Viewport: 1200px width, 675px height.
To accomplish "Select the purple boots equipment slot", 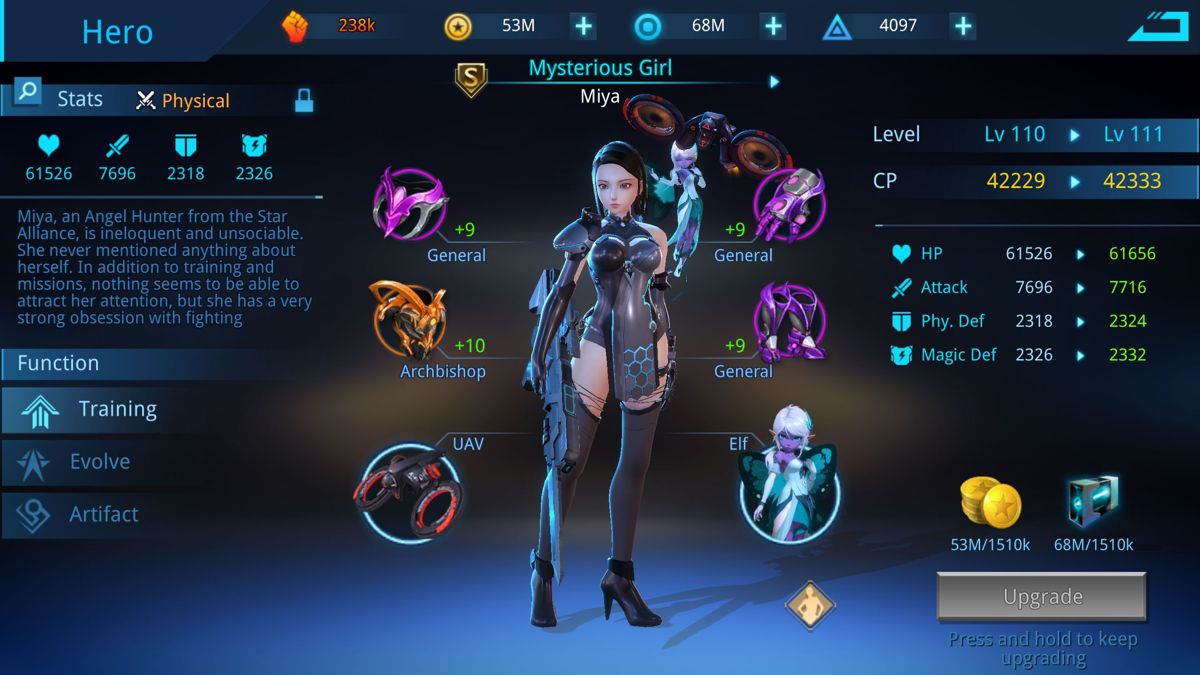I will coord(788,320).
